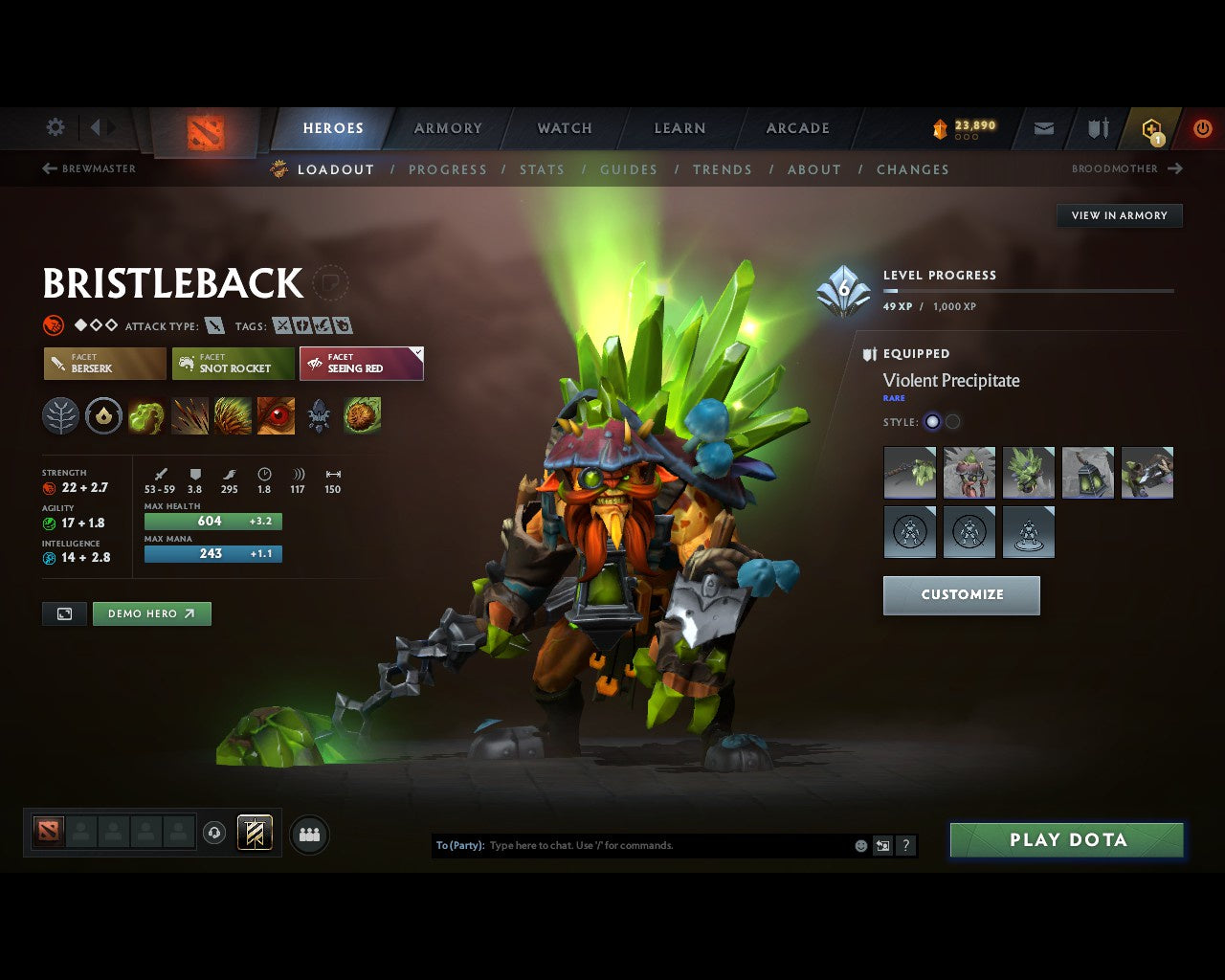
Task: Click the Dota Plus hexagon icon
Action: tap(1149, 128)
